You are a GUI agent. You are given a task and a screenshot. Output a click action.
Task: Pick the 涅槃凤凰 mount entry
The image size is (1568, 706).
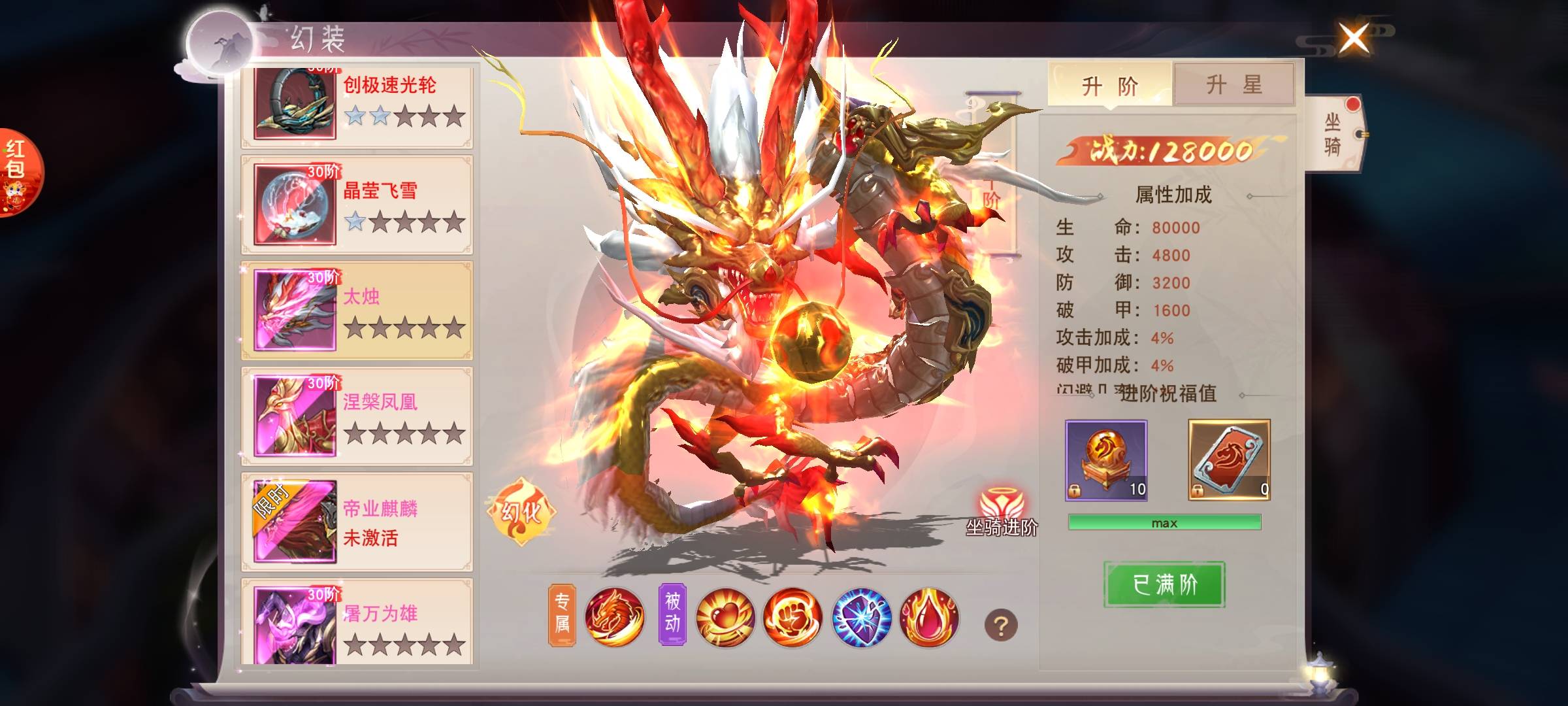tap(357, 417)
